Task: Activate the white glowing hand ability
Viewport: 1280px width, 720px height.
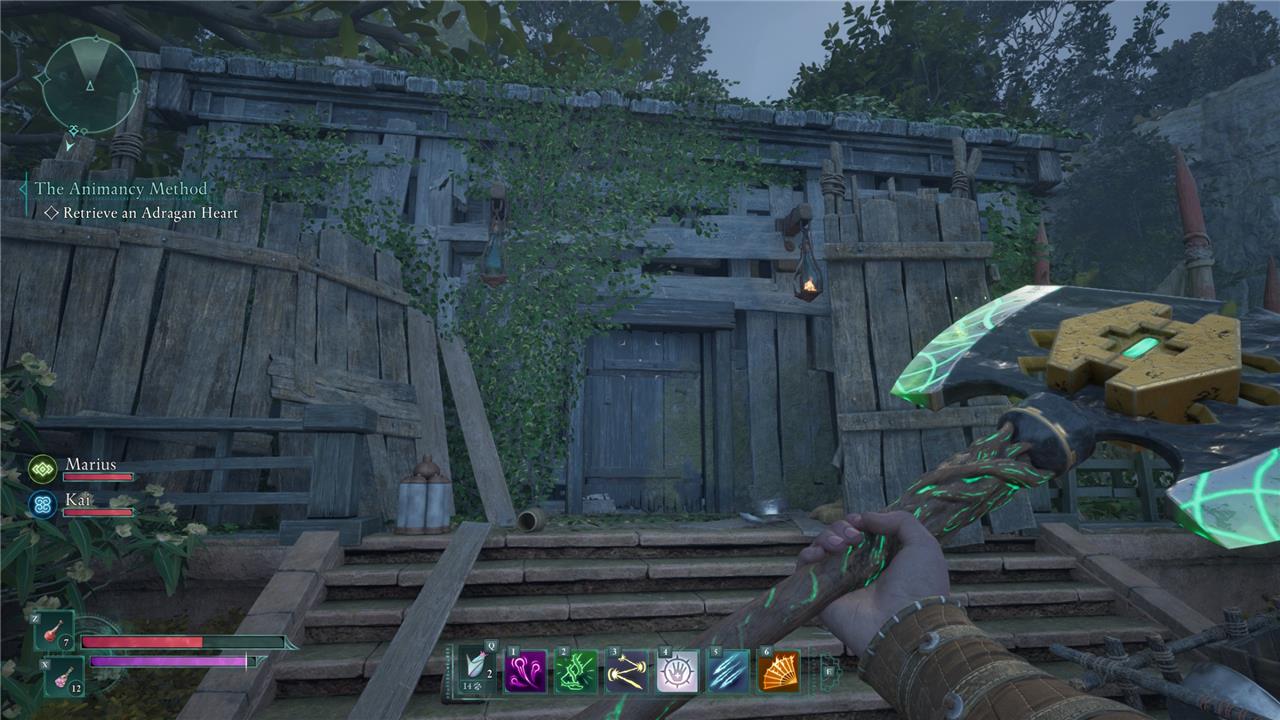Action: [x=677, y=671]
